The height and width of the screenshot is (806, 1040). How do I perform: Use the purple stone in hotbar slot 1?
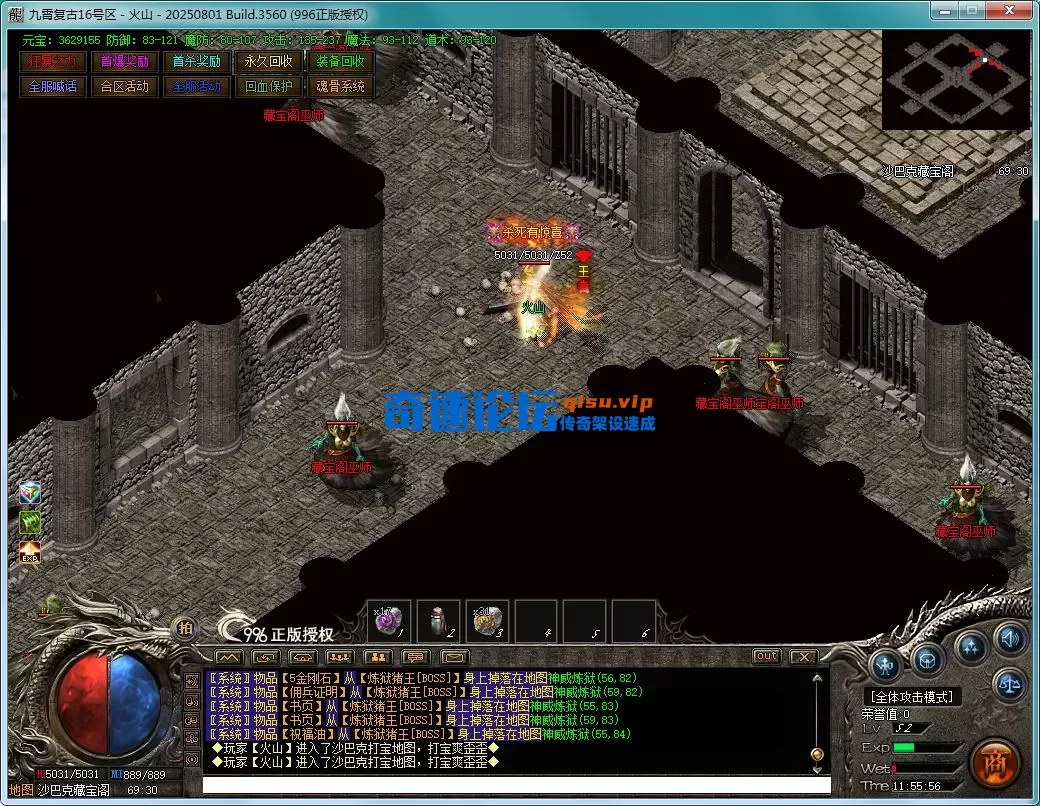click(x=388, y=622)
